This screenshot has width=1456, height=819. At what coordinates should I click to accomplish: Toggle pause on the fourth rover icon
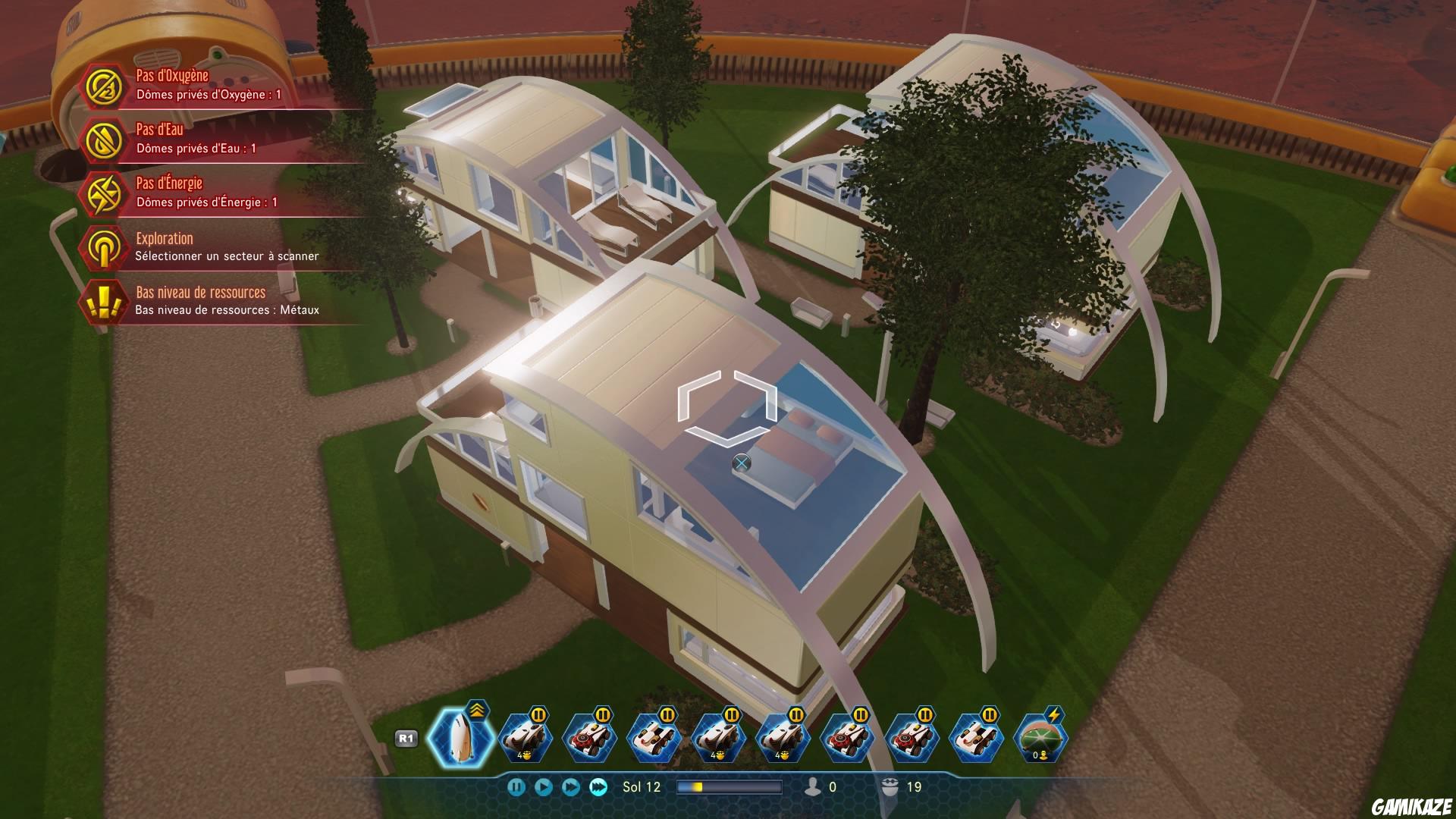[x=731, y=714]
